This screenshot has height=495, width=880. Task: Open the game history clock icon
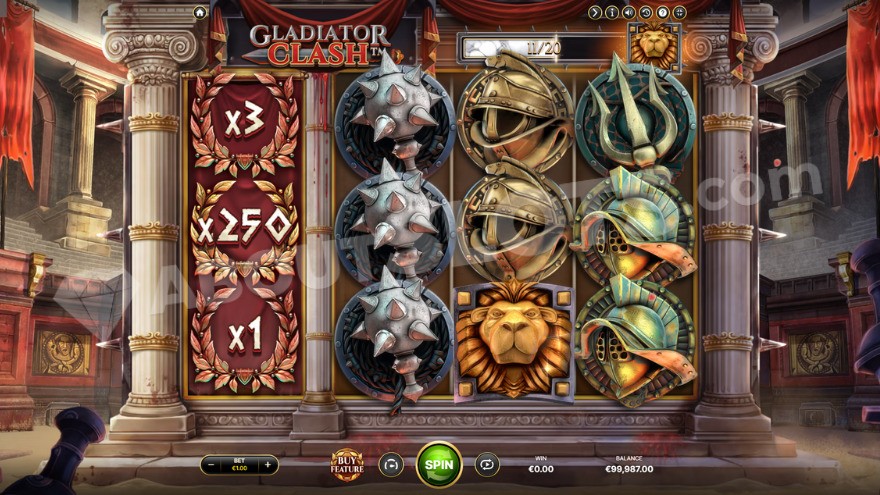tap(646, 12)
